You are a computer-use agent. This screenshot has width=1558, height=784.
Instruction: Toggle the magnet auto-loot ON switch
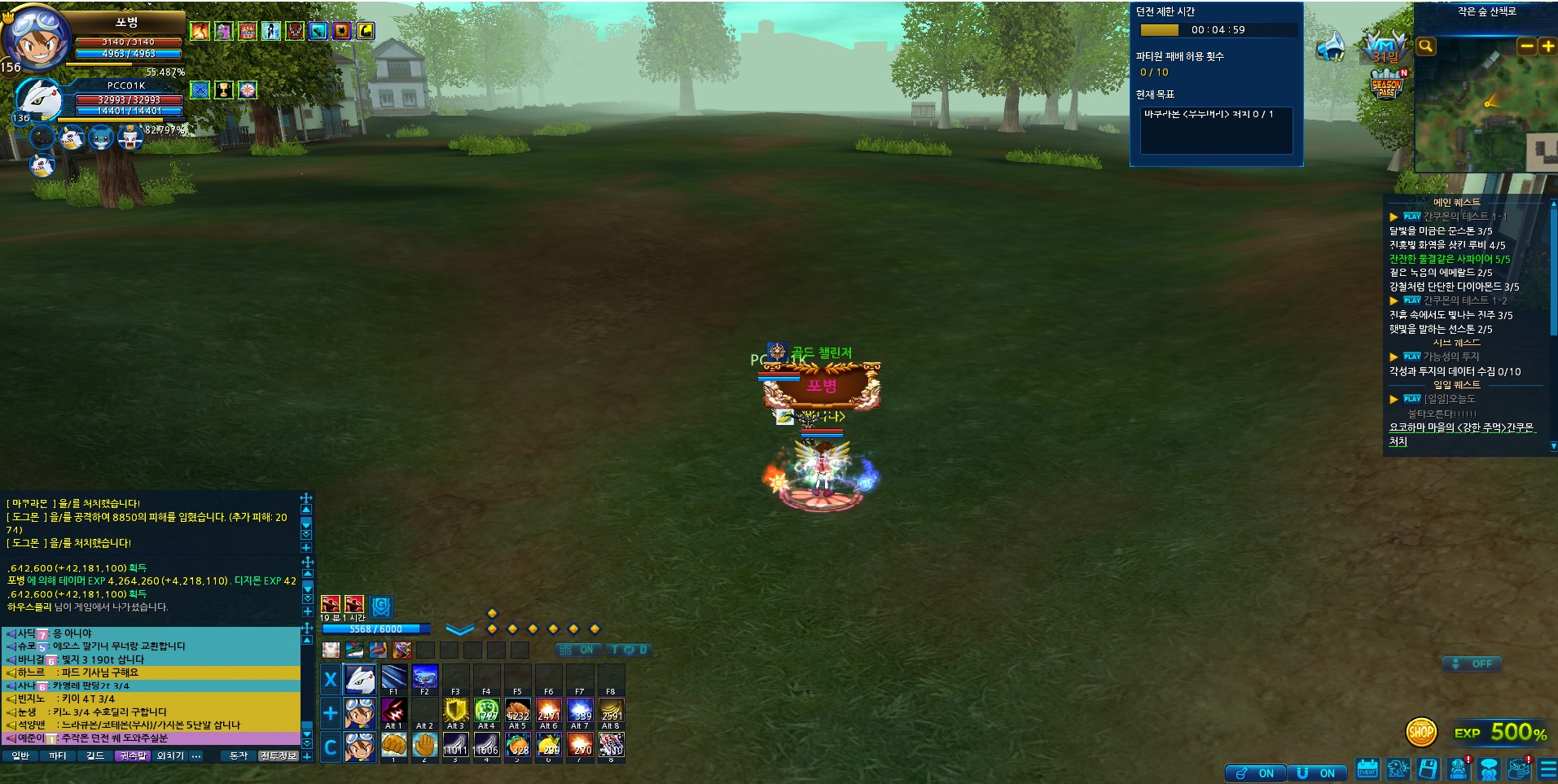pyautogui.click(x=1316, y=773)
